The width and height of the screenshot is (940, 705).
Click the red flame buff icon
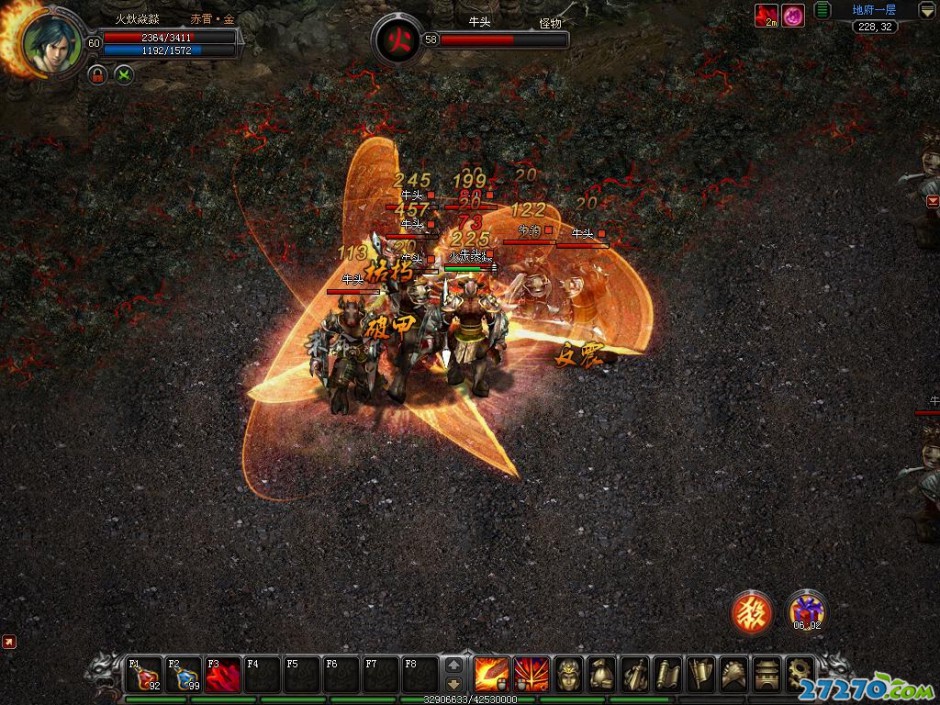766,15
